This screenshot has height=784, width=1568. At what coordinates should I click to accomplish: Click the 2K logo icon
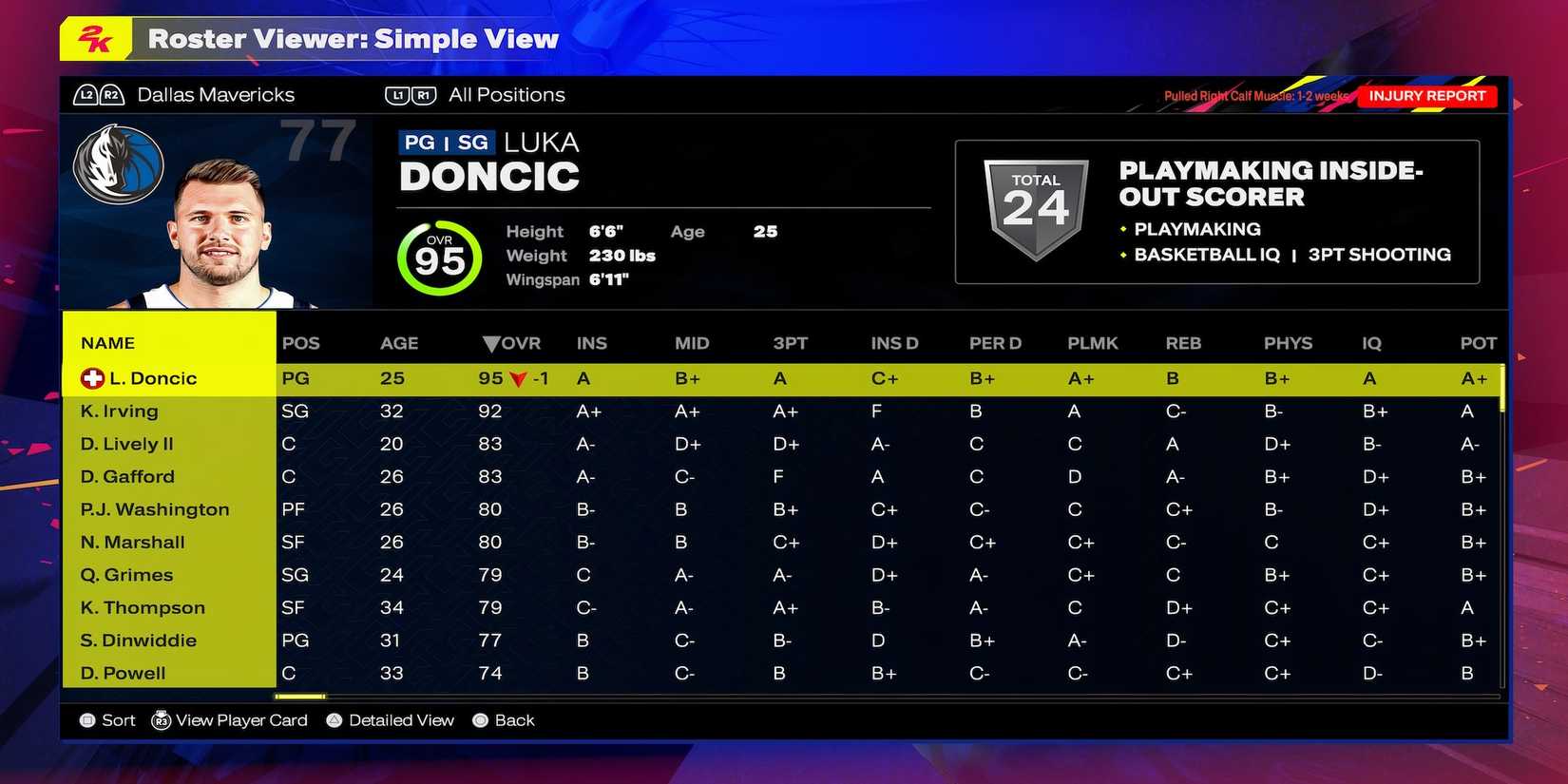[95, 39]
